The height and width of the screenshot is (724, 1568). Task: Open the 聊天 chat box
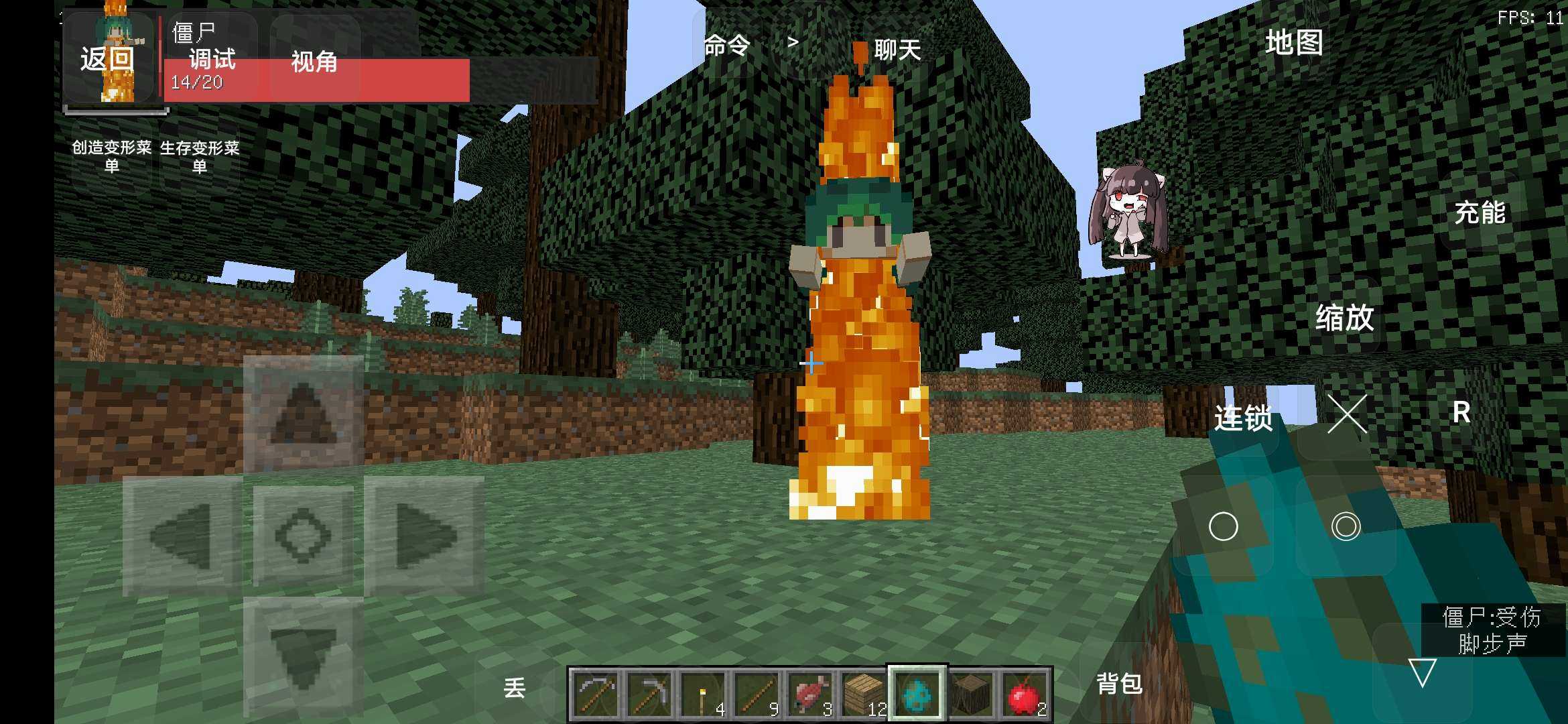tap(897, 49)
